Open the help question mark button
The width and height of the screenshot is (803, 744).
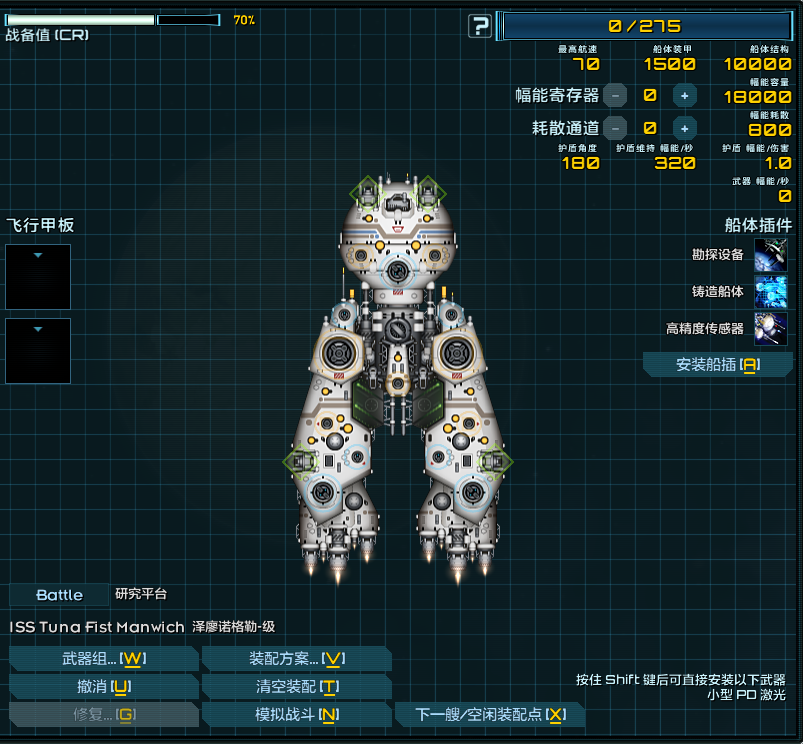point(481,26)
